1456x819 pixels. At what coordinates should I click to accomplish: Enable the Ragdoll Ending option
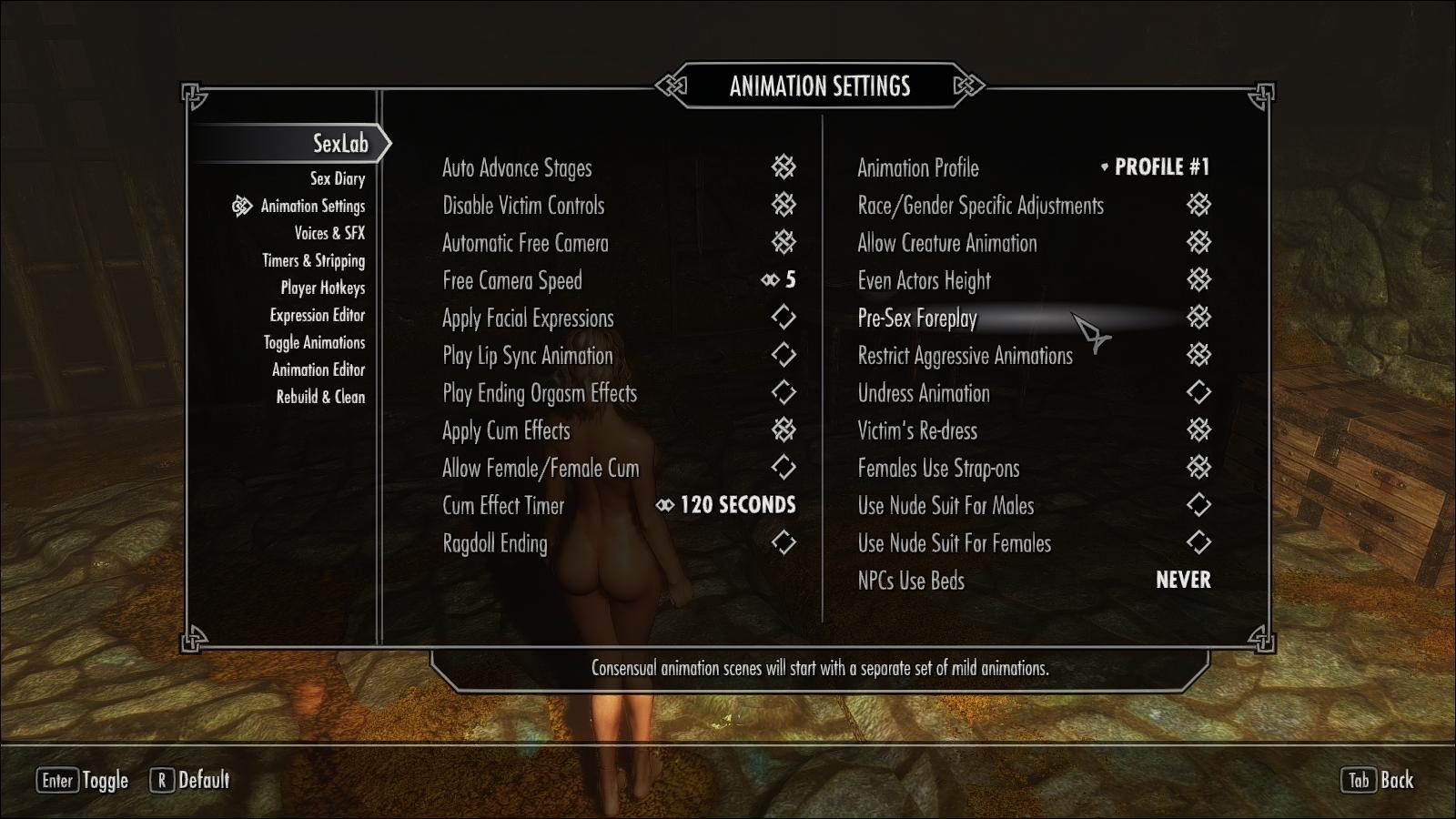point(784,543)
